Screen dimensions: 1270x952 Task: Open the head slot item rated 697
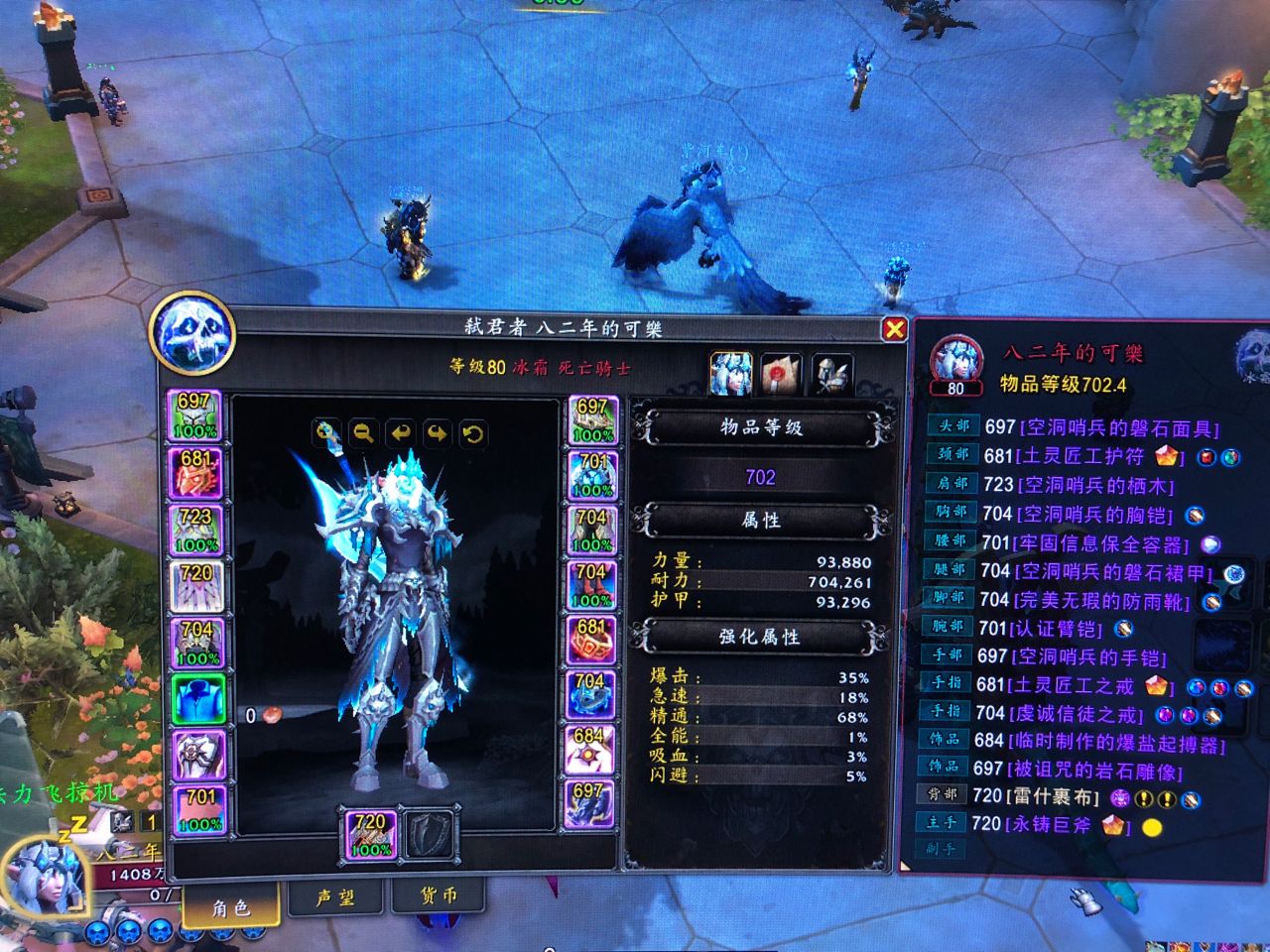pos(195,416)
